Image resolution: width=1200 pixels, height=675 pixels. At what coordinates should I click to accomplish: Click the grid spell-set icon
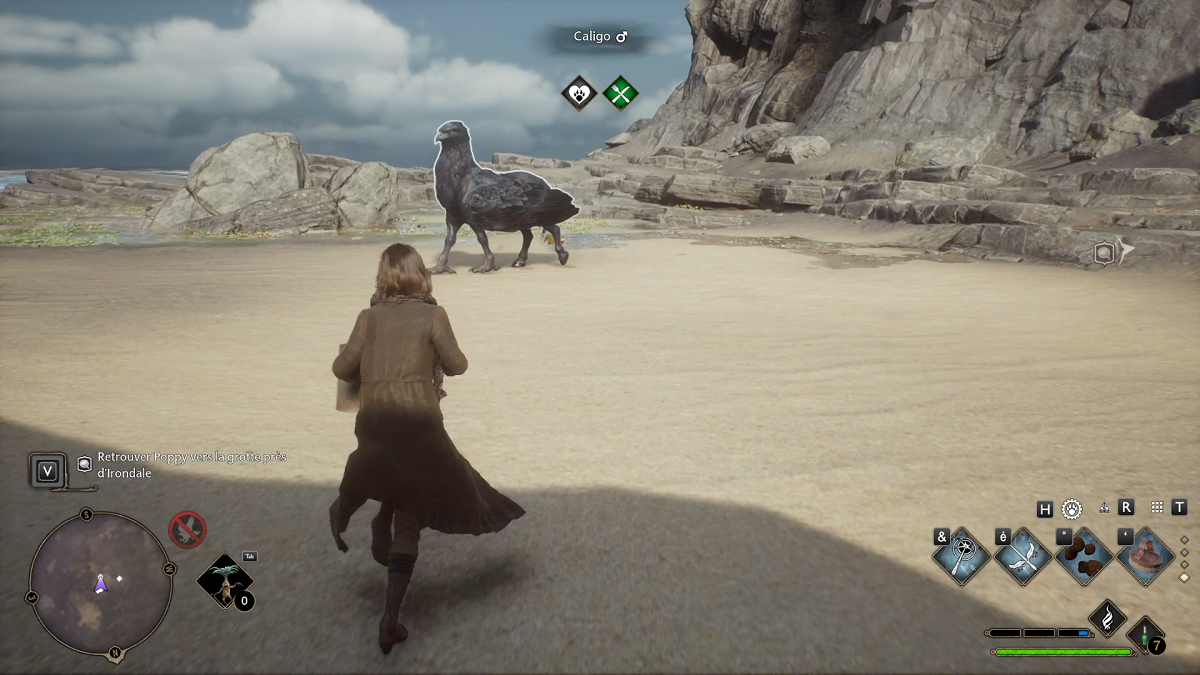pyautogui.click(x=1157, y=507)
